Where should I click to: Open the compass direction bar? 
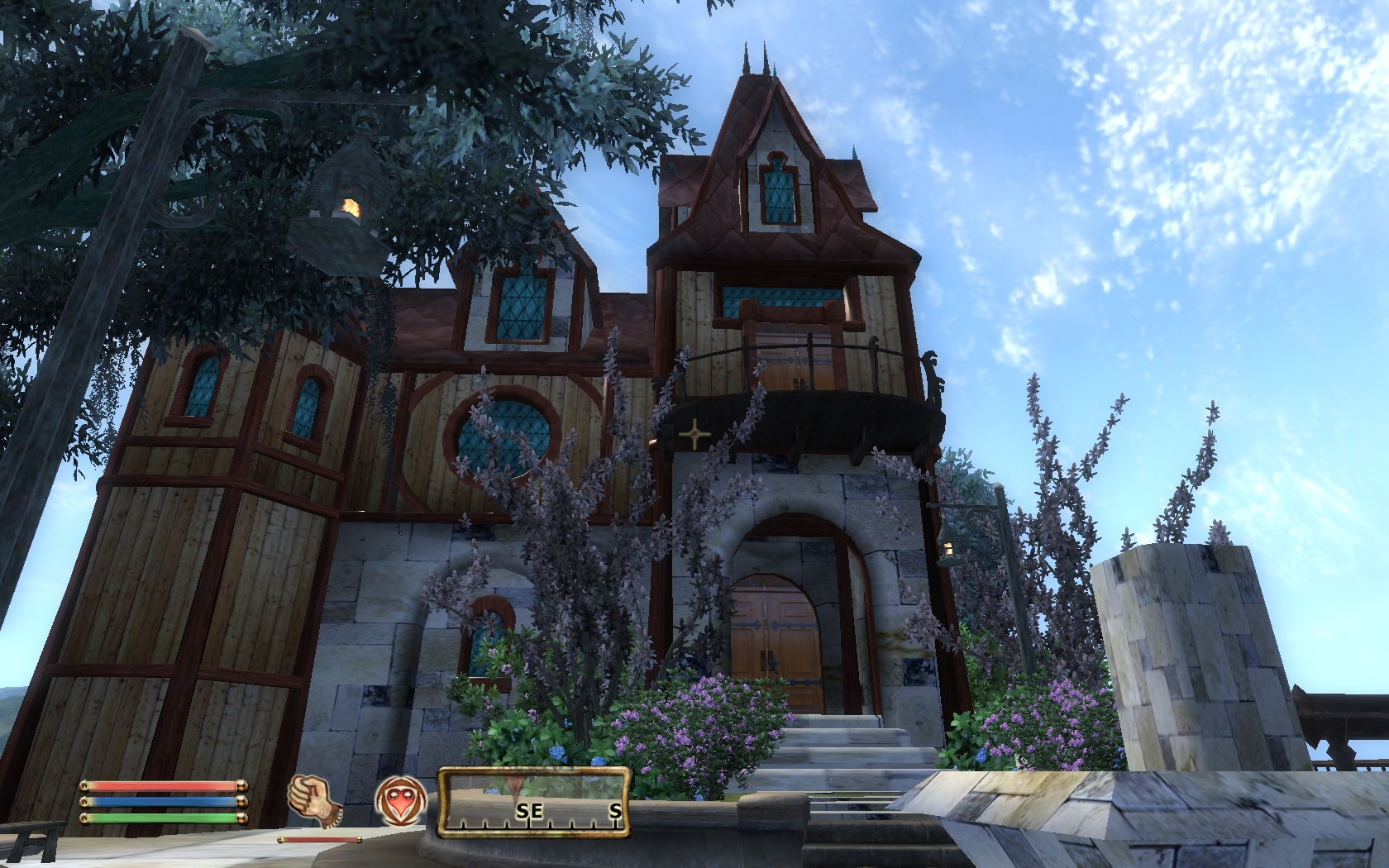(533, 803)
